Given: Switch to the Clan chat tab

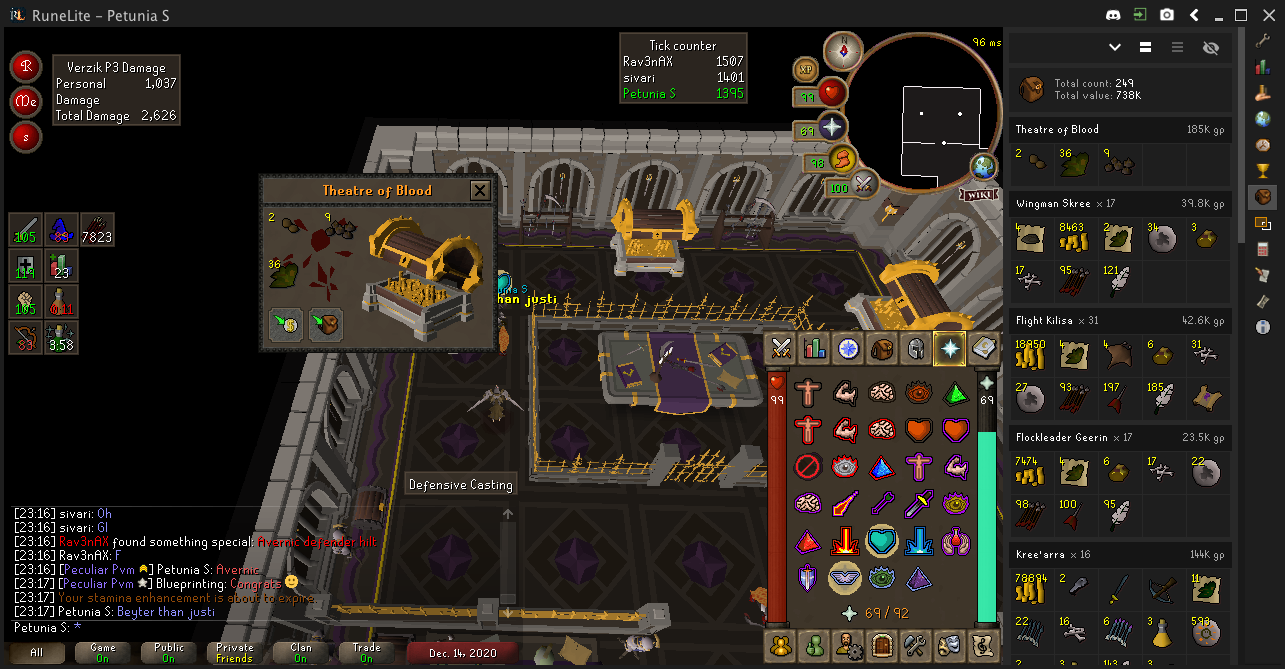Looking at the screenshot, I should 300,652.
